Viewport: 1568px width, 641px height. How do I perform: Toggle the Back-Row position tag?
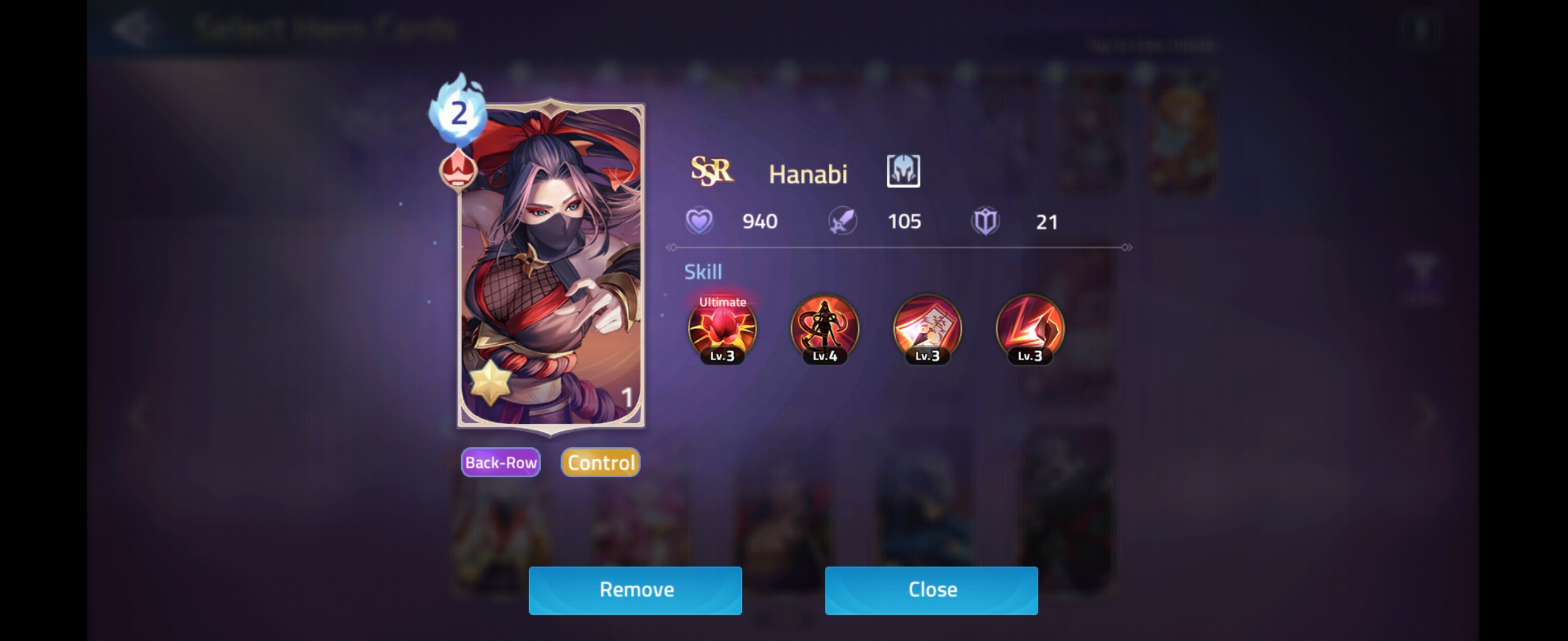(500, 462)
